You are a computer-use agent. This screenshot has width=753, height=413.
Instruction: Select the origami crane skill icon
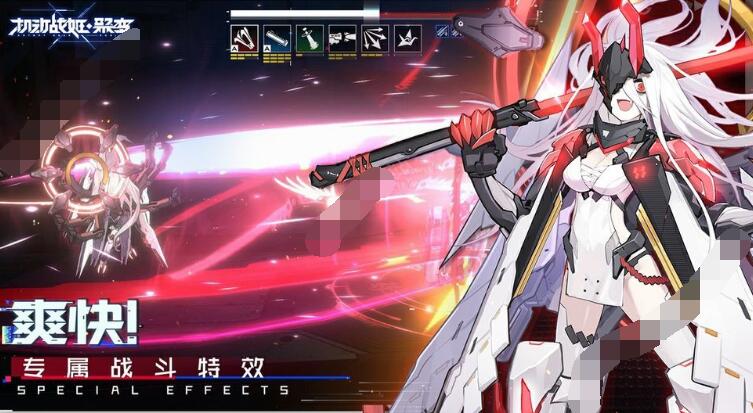[407, 39]
